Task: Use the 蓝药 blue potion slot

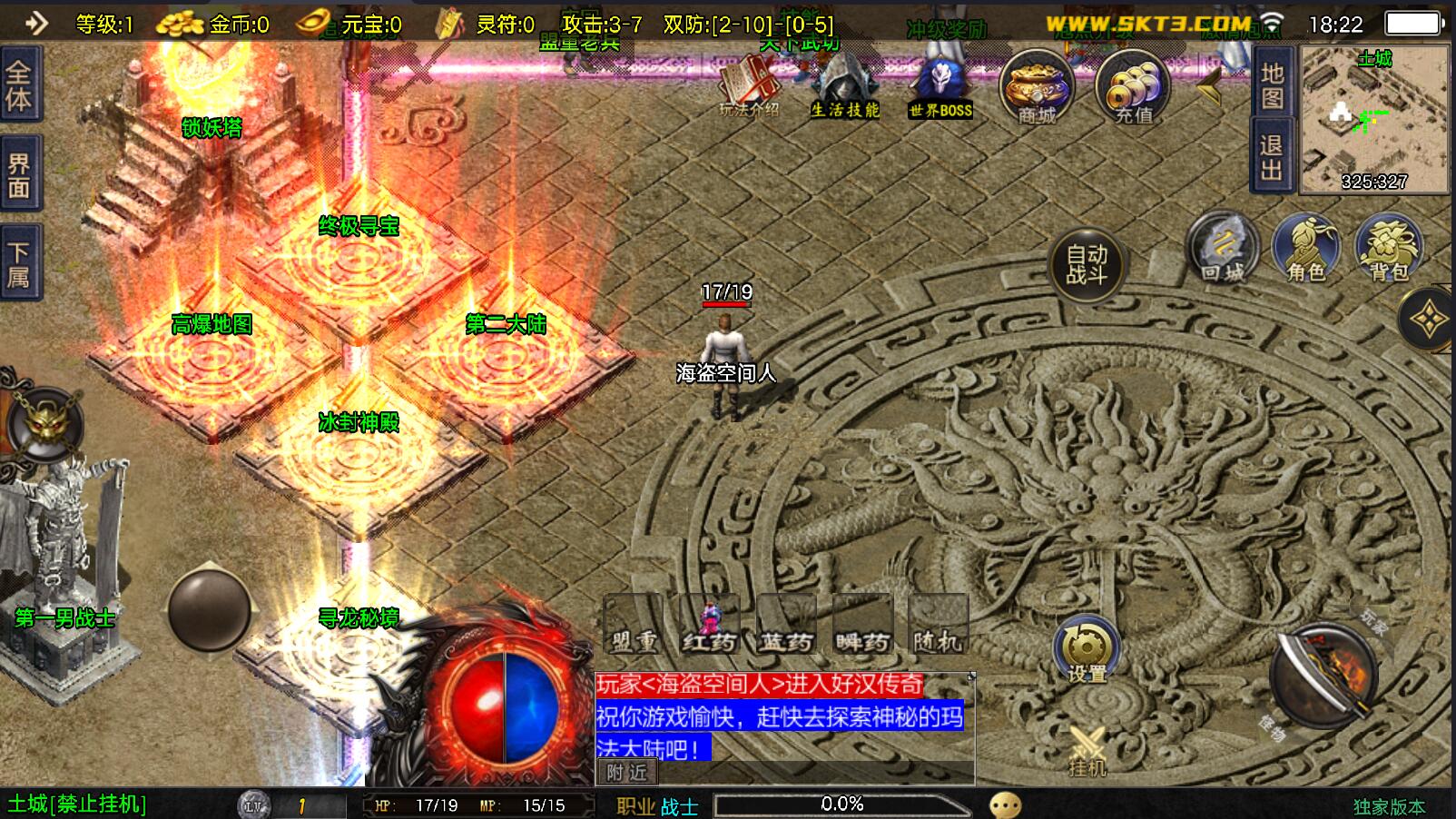Action: [786, 625]
